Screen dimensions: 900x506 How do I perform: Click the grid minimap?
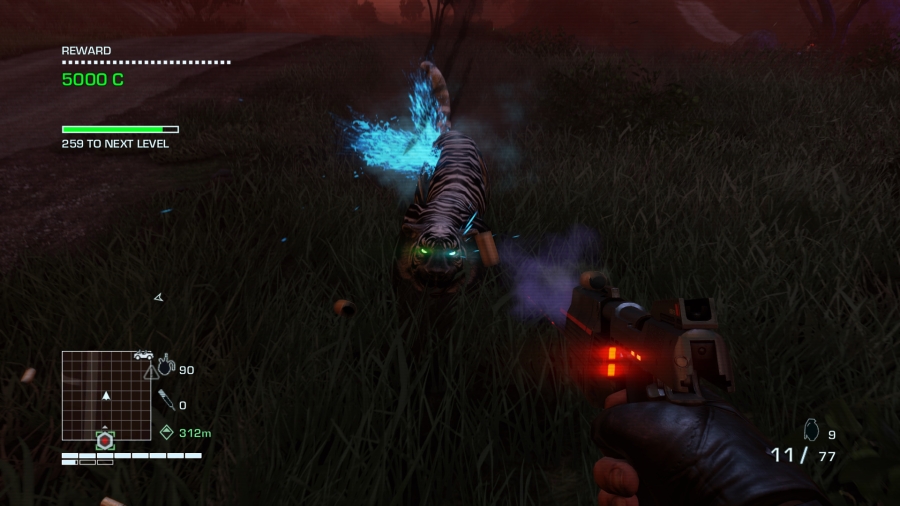pyautogui.click(x=106, y=395)
